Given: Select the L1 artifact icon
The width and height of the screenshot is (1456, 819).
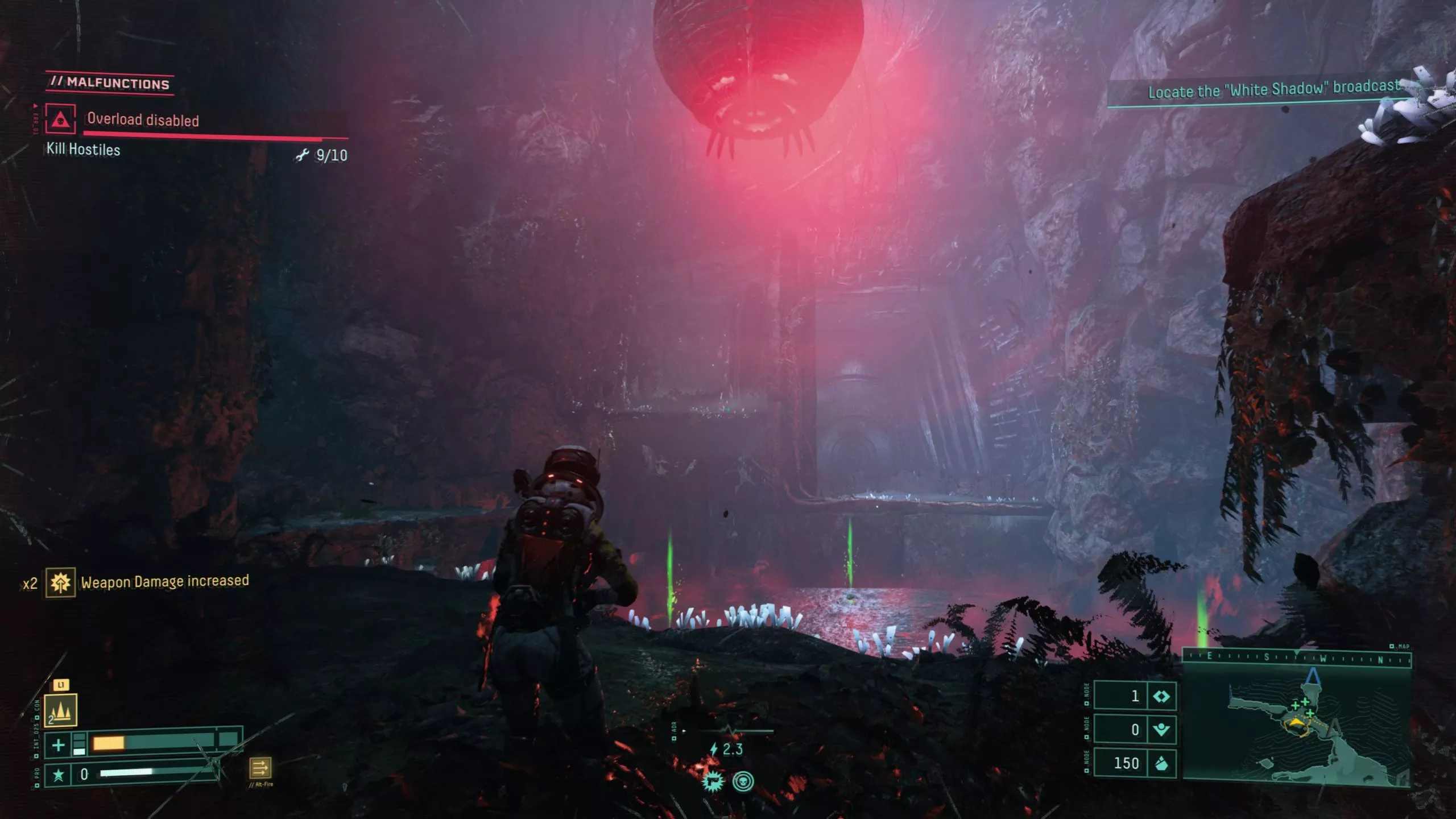Looking at the screenshot, I should (x=61, y=710).
